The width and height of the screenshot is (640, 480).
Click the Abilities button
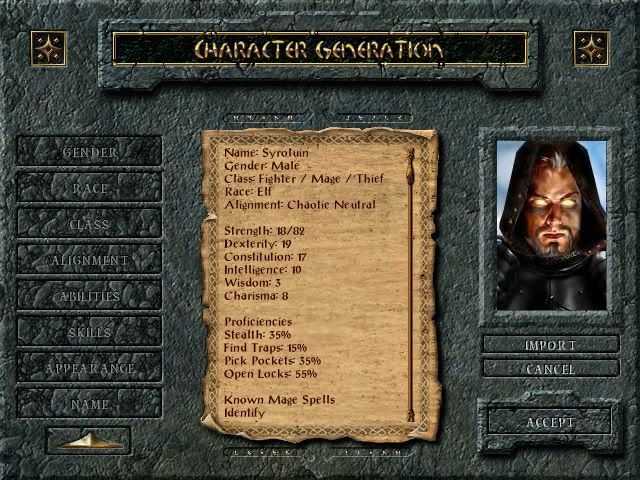coord(90,296)
